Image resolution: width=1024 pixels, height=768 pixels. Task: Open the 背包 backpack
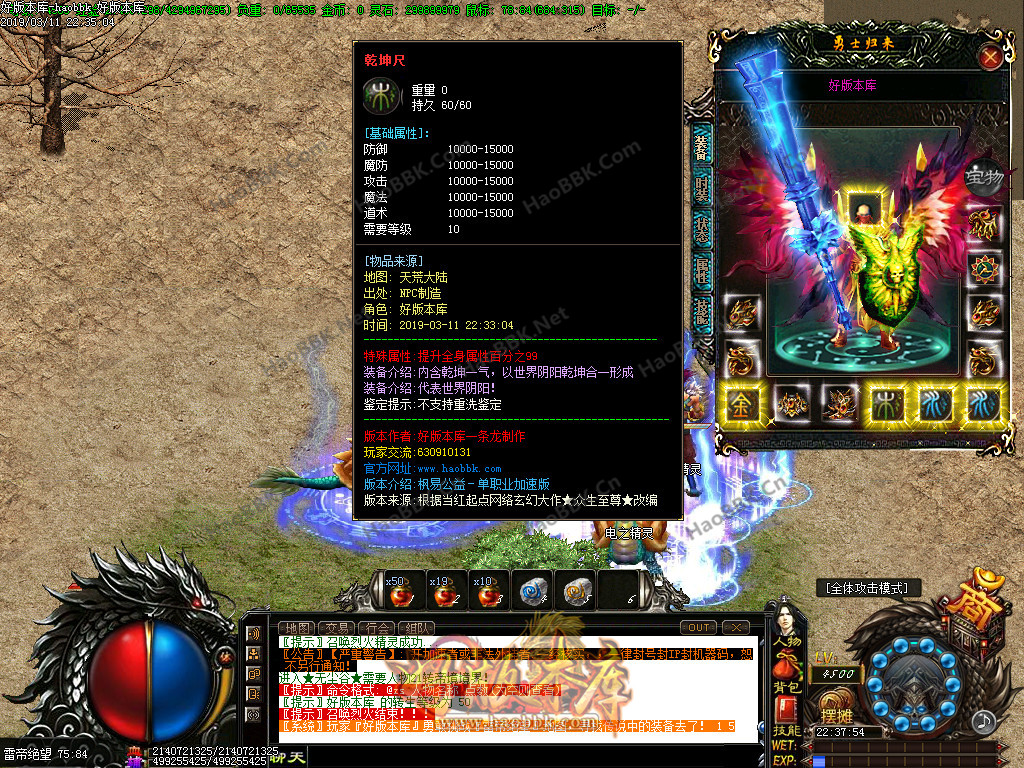(x=786, y=674)
